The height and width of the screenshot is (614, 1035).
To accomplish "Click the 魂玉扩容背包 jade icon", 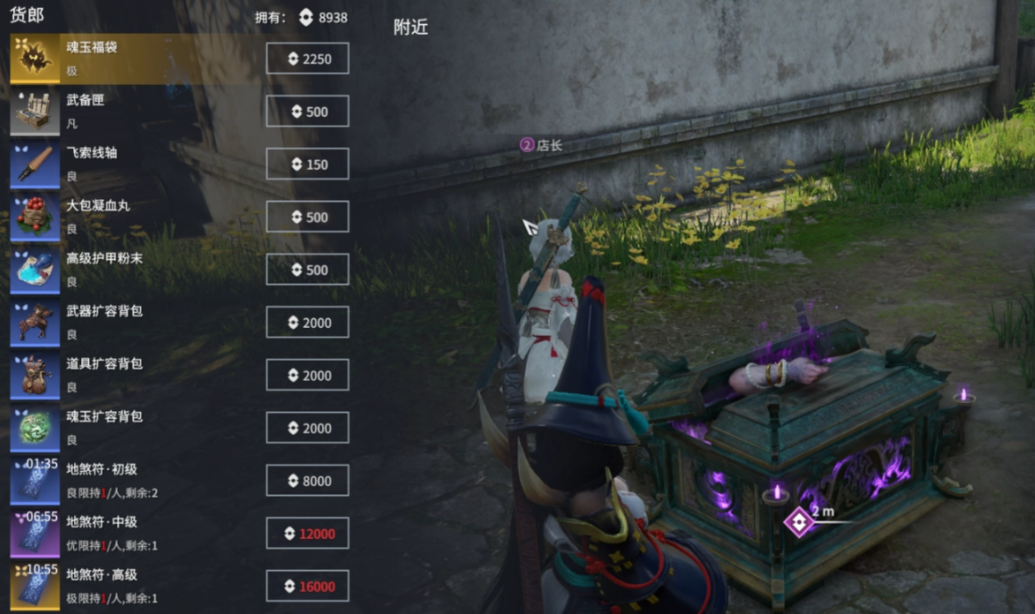I will pos(35,428).
